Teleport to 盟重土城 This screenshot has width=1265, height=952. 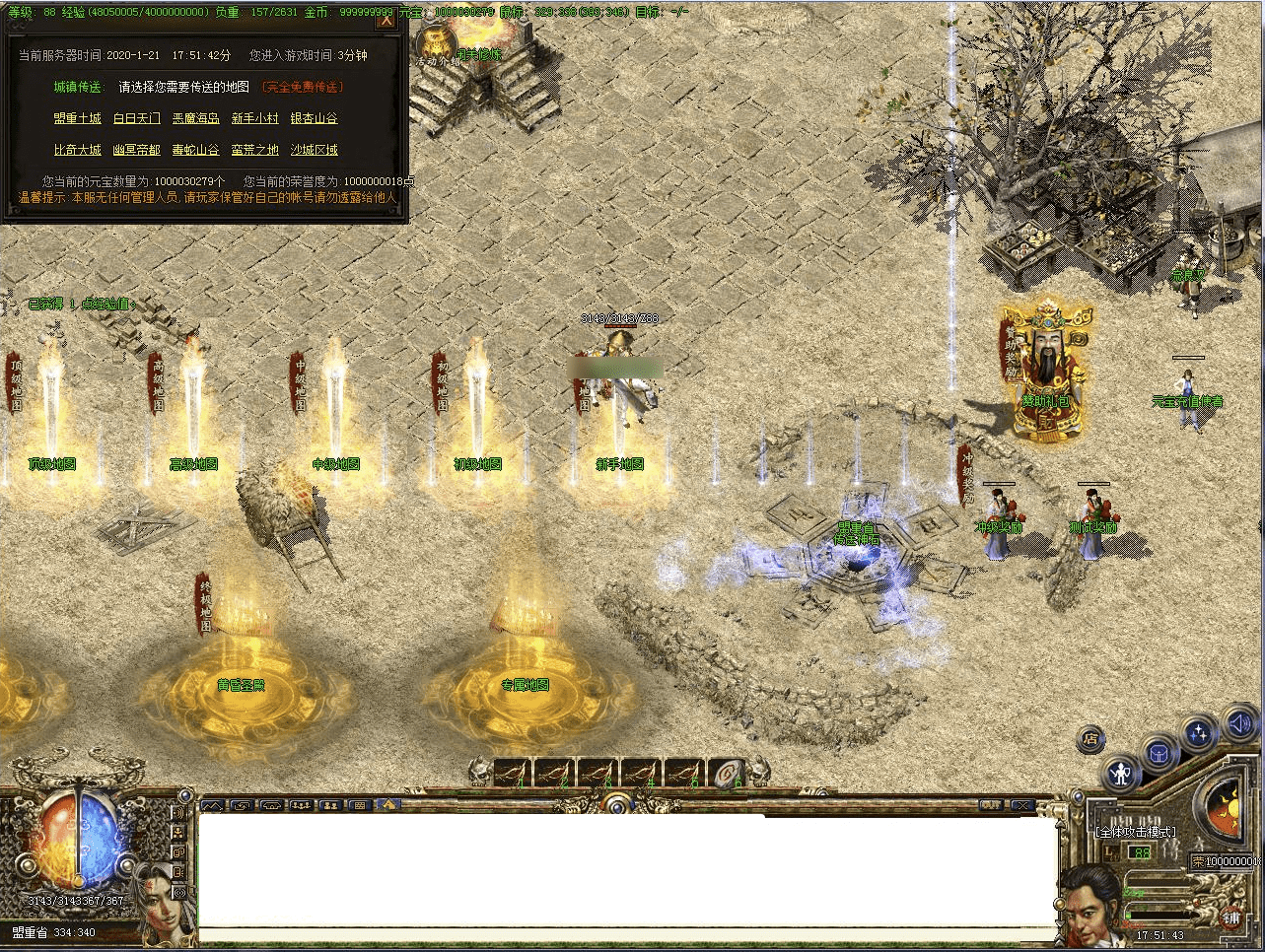(77, 118)
